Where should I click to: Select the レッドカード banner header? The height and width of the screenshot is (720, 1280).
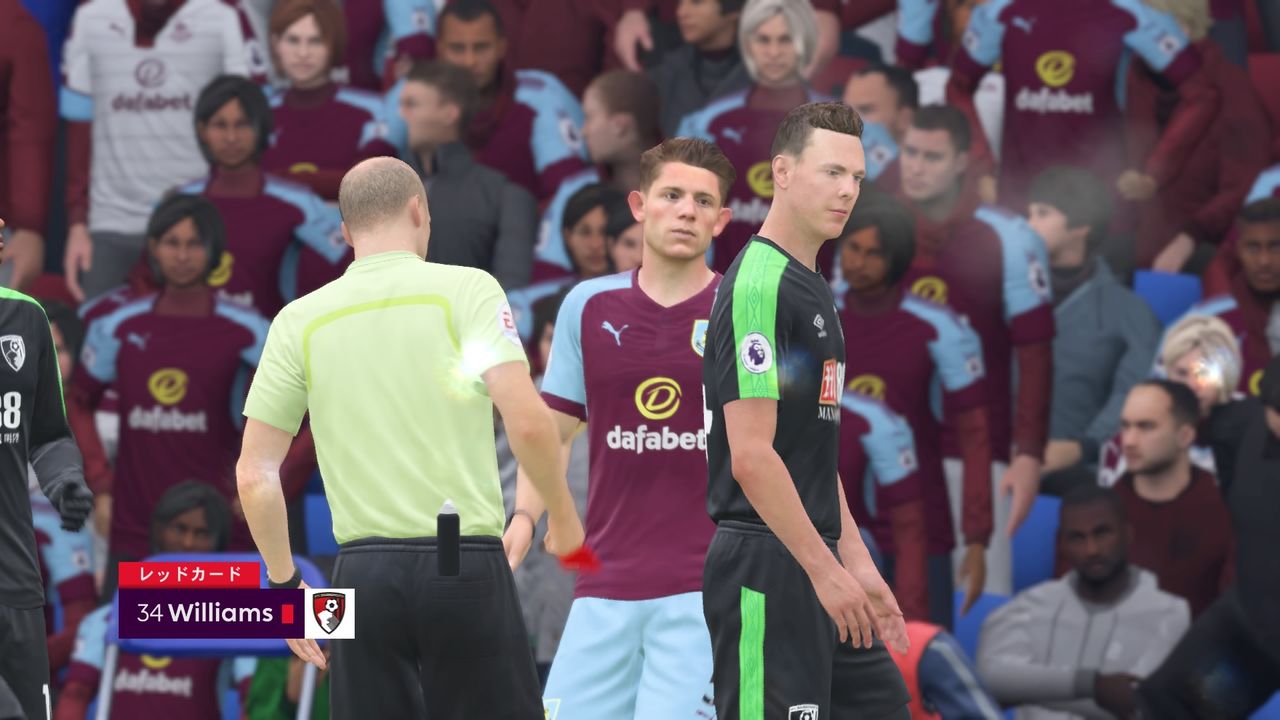pos(188,575)
